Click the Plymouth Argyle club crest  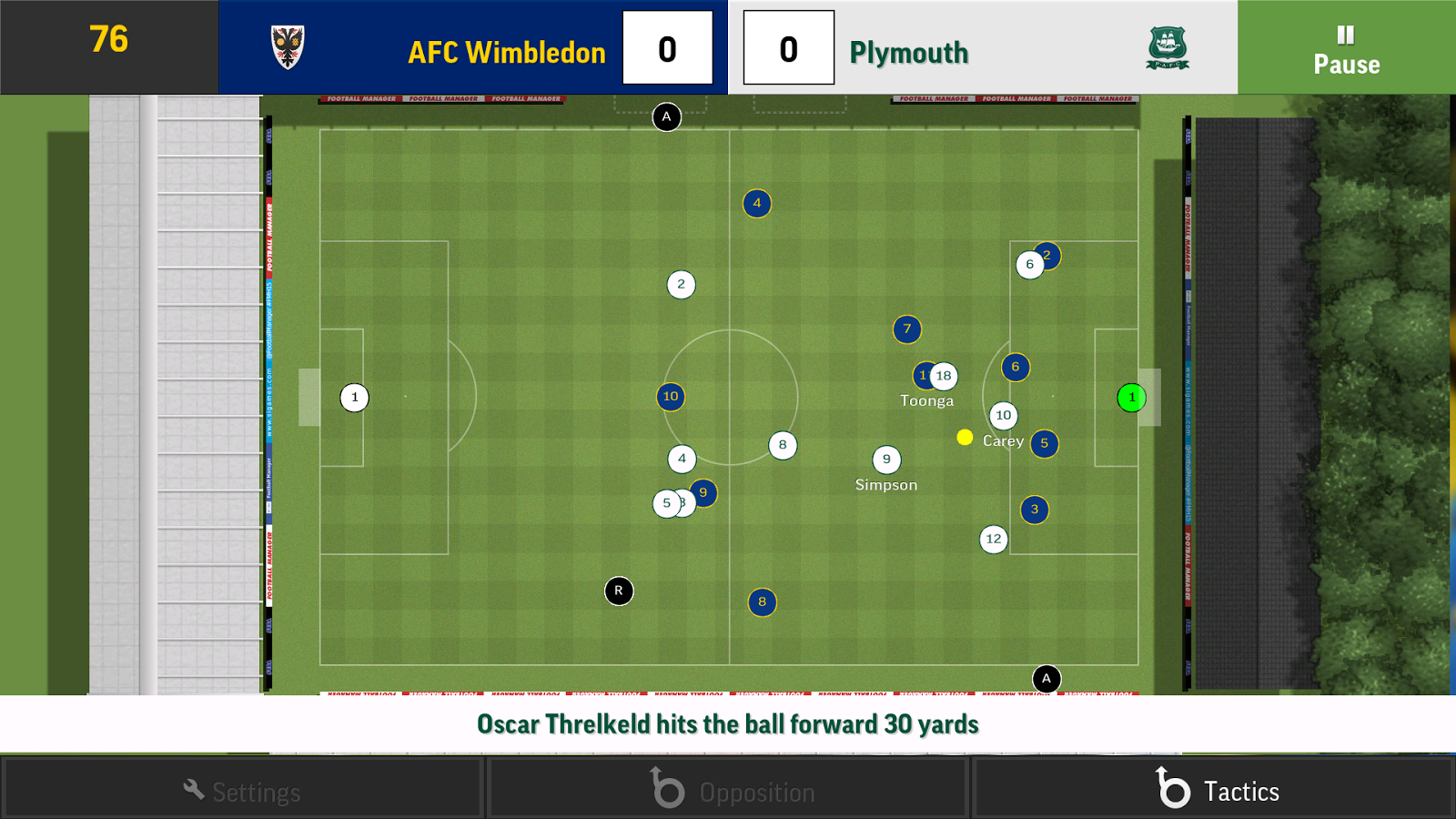tap(1168, 48)
